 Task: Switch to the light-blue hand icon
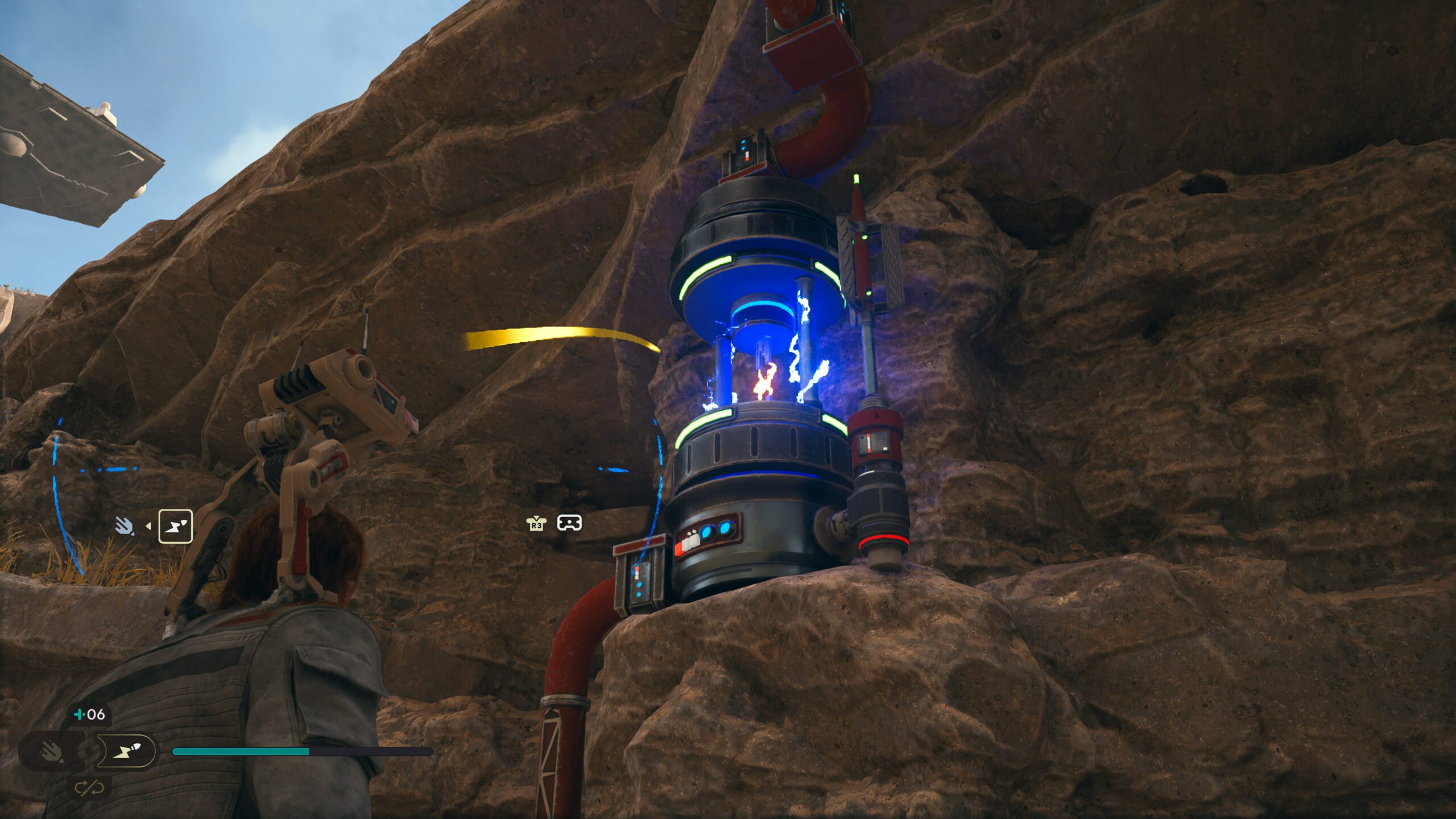click(x=124, y=527)
